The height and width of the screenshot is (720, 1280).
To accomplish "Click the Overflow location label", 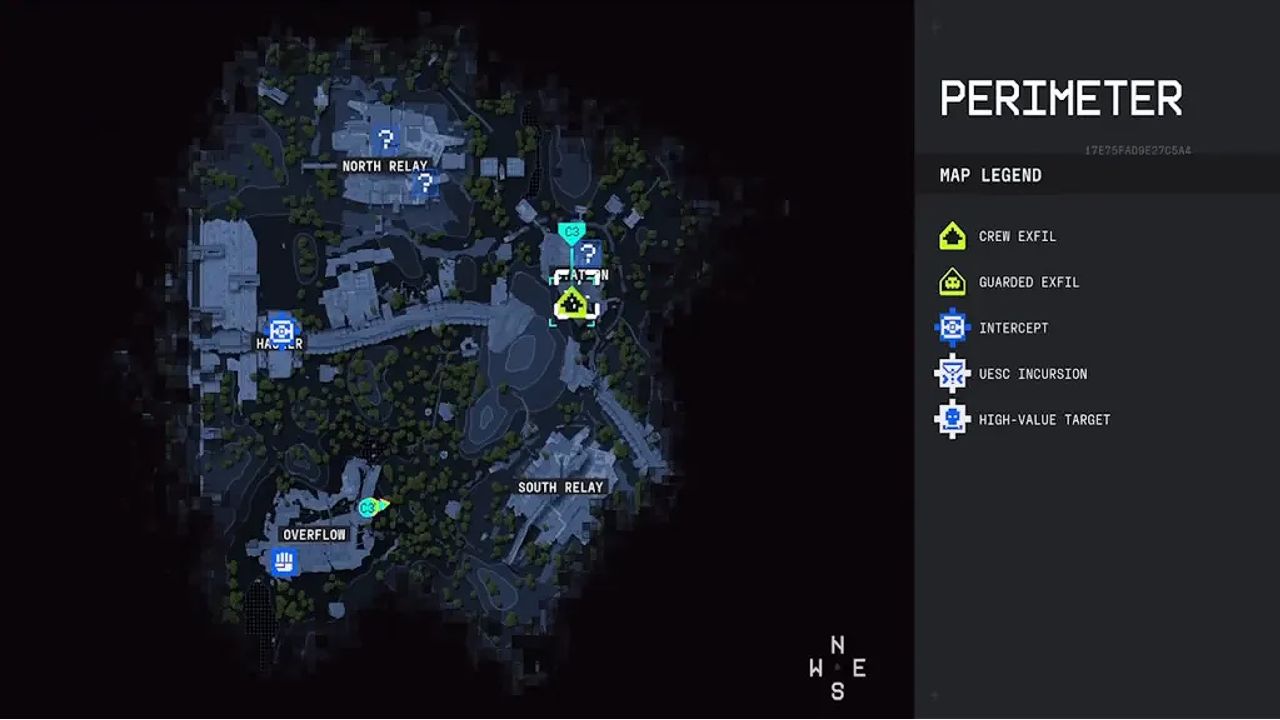I will [314, 535].
